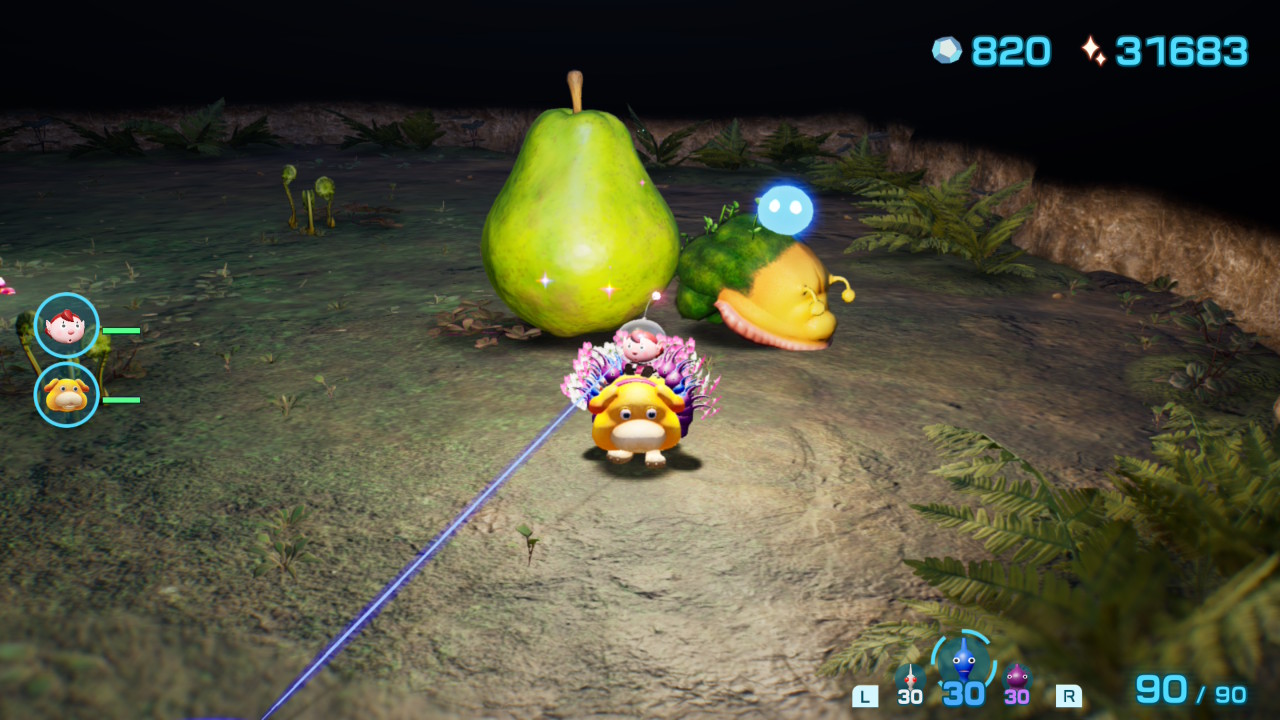Choose the Blue Pikmin squad icon
The image size is (1280, 720).
(963, 661)
